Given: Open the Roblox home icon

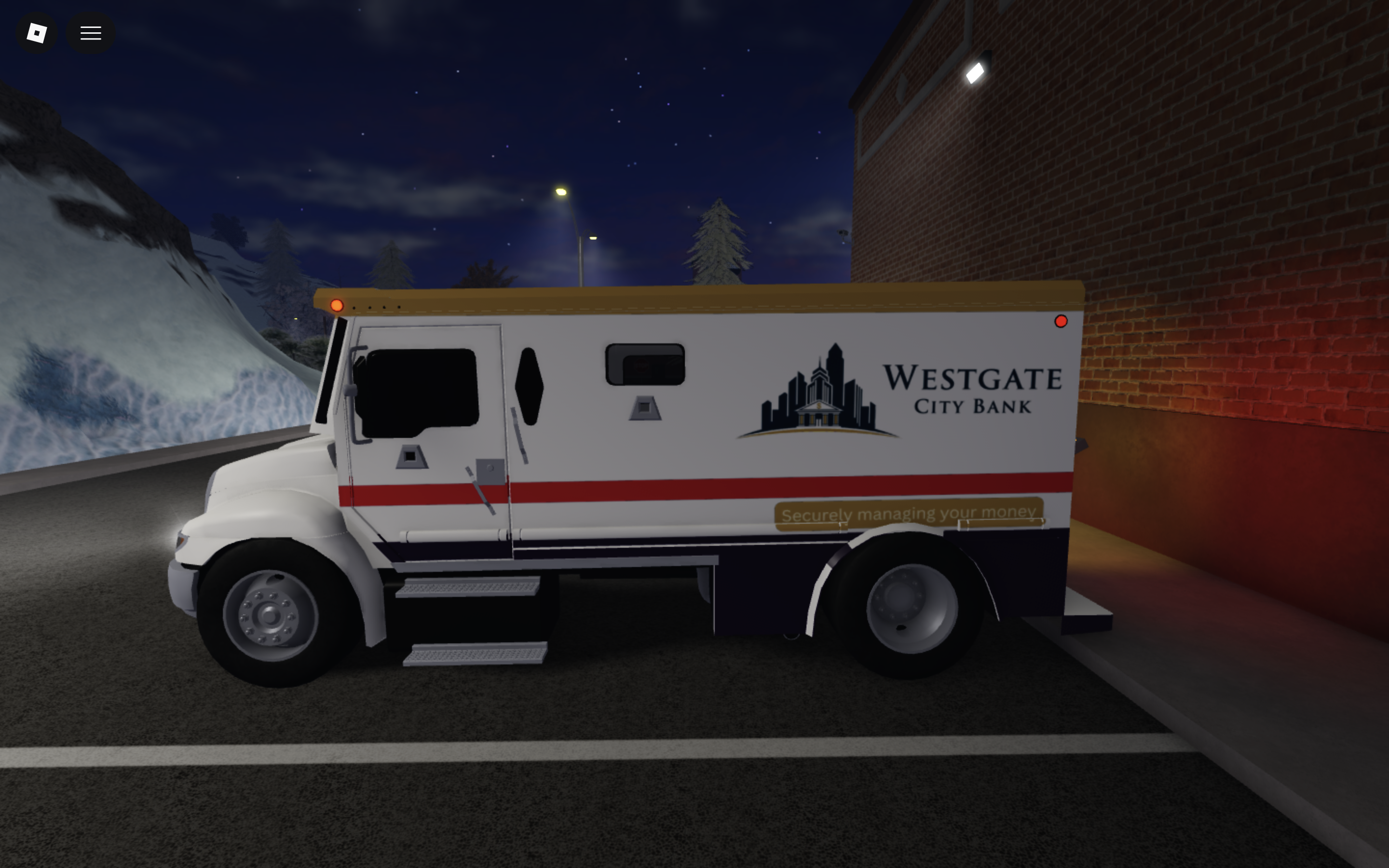Looking at the screenshot, I should coord(36,32).
